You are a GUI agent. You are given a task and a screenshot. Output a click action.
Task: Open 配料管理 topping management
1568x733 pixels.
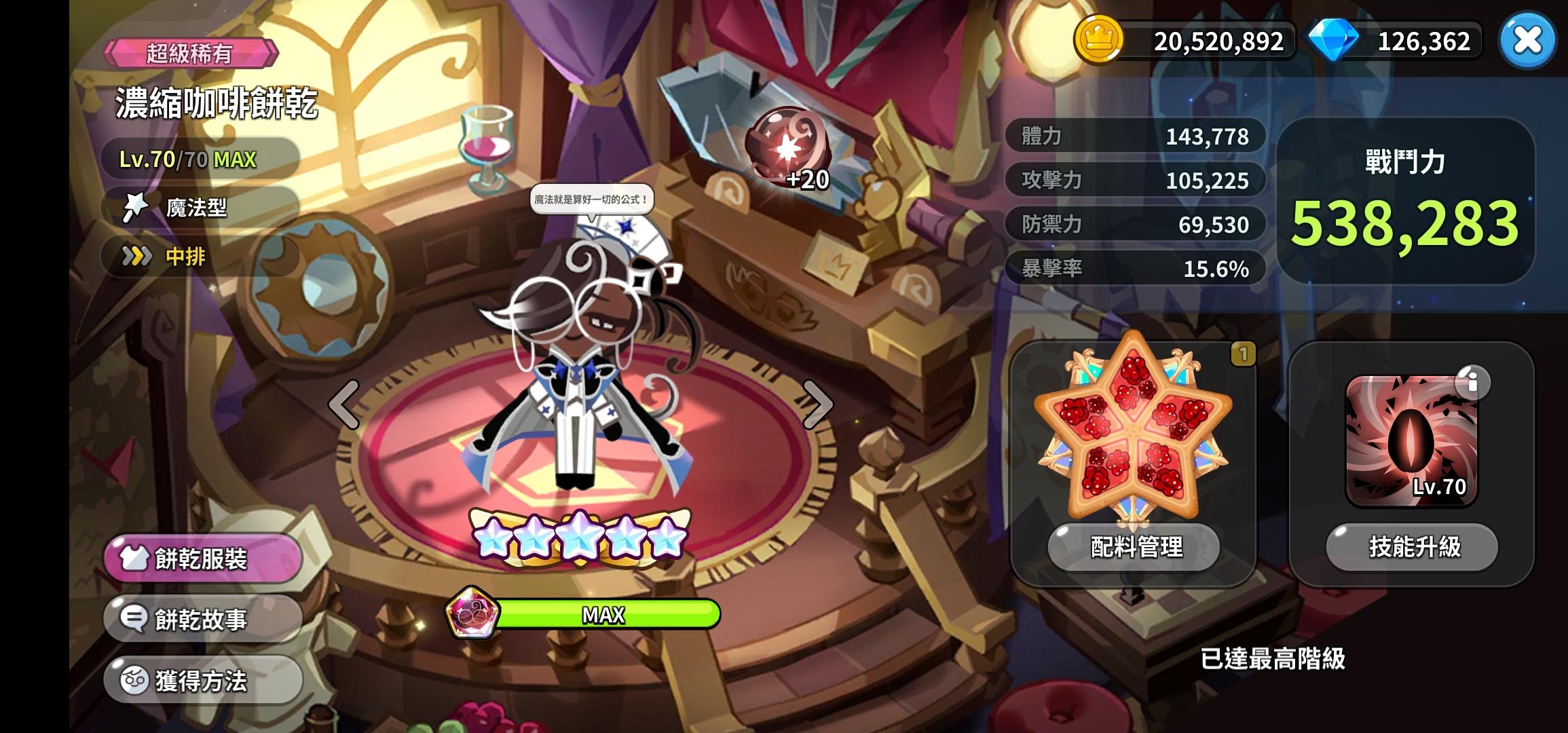click(1134, 547)
